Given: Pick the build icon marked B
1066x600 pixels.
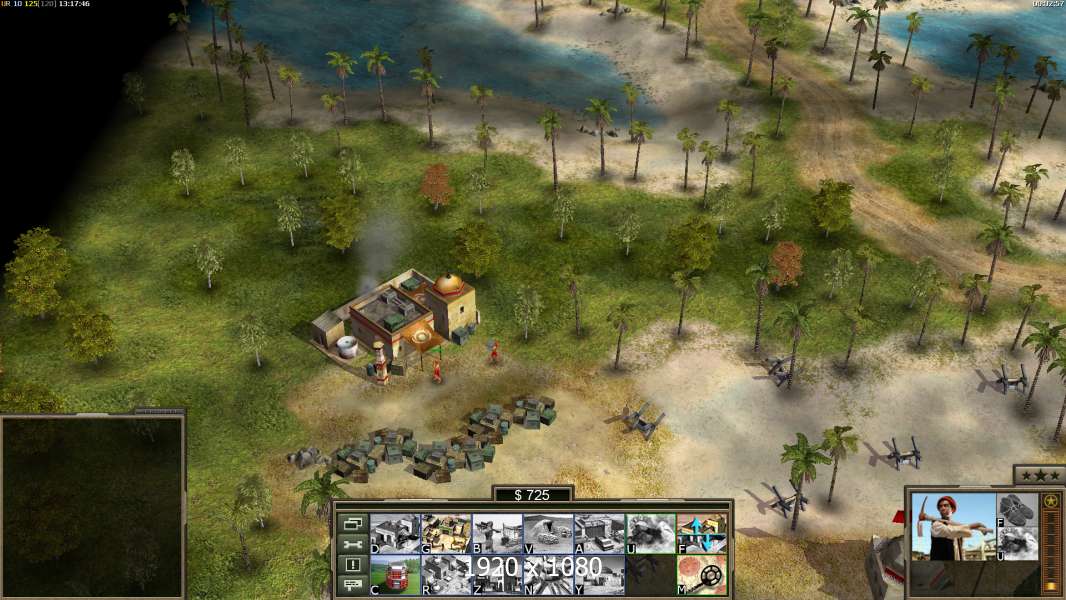Looking at the screenshot, I should [x=497, y=534].
